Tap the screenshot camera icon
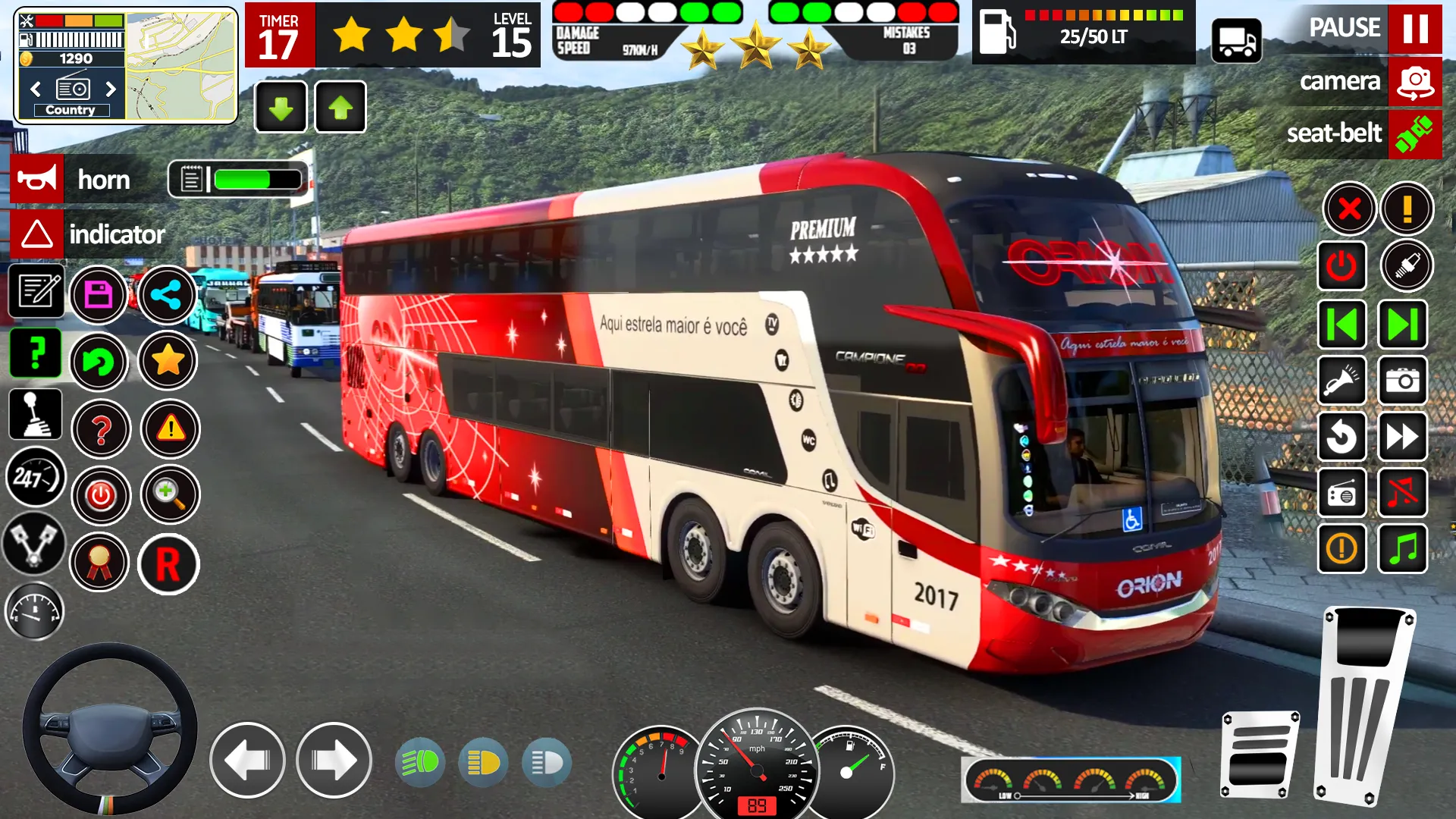Image resolution: width=1456 pixels, height=819 pixels. coord(1402,381)
